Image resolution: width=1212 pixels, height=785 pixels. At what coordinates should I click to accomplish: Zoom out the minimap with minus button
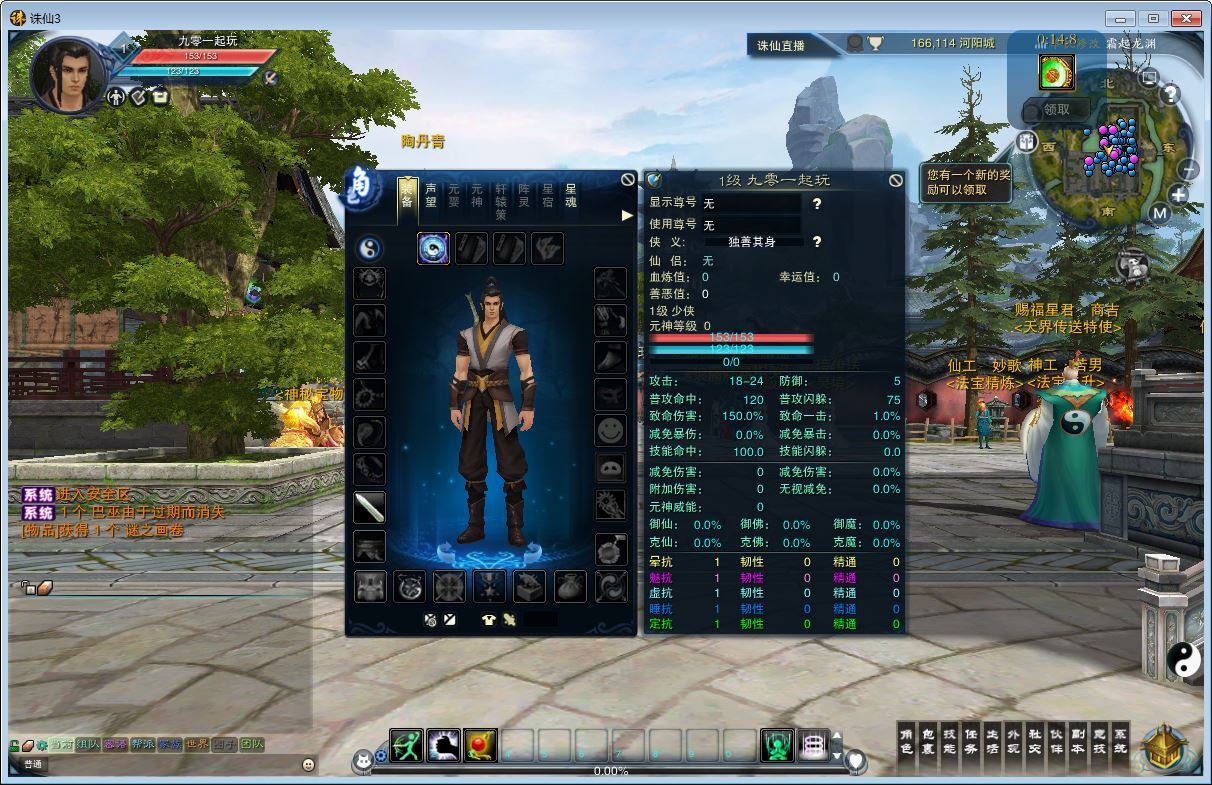click(1188, 169)
